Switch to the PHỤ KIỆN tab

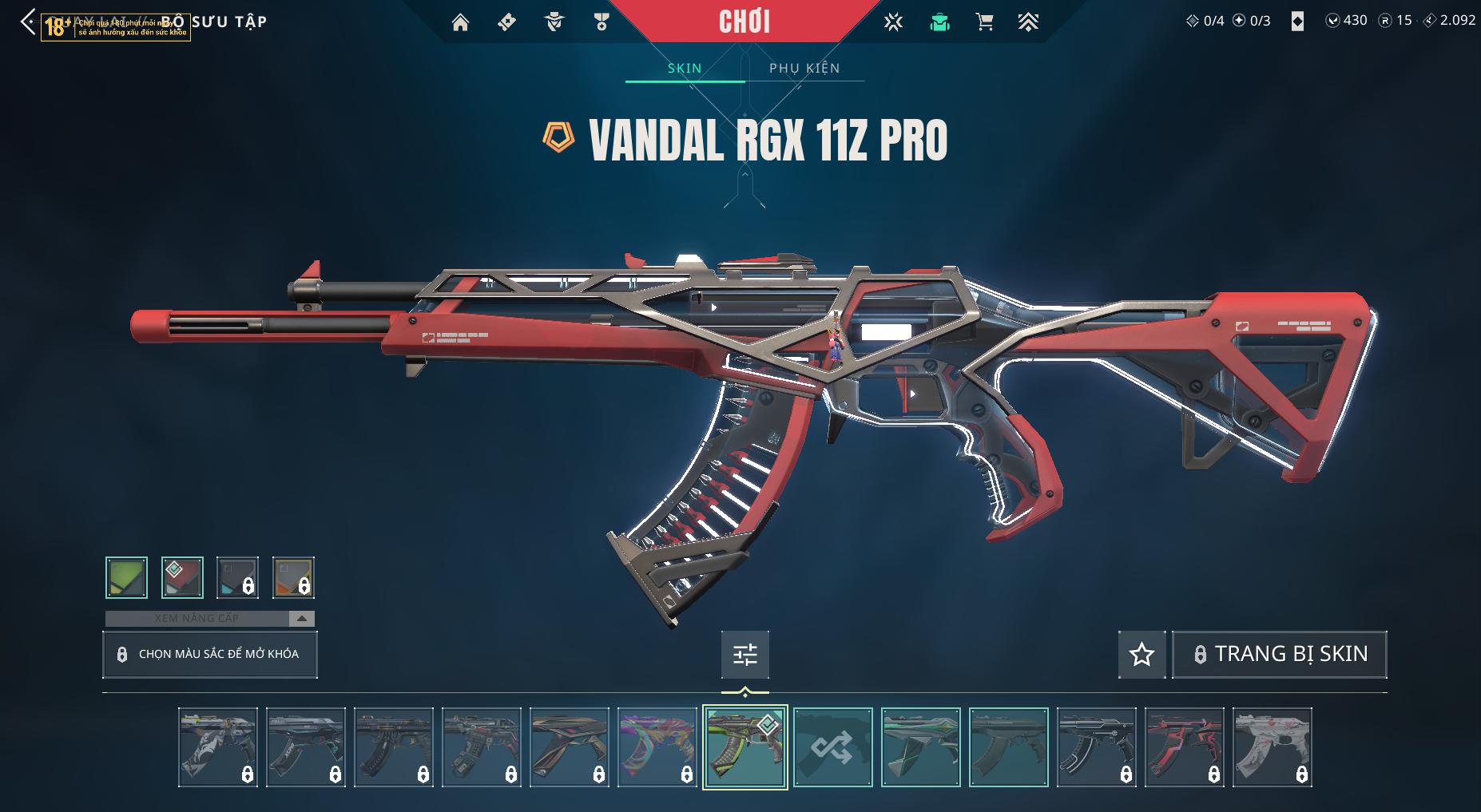[804, 68]
